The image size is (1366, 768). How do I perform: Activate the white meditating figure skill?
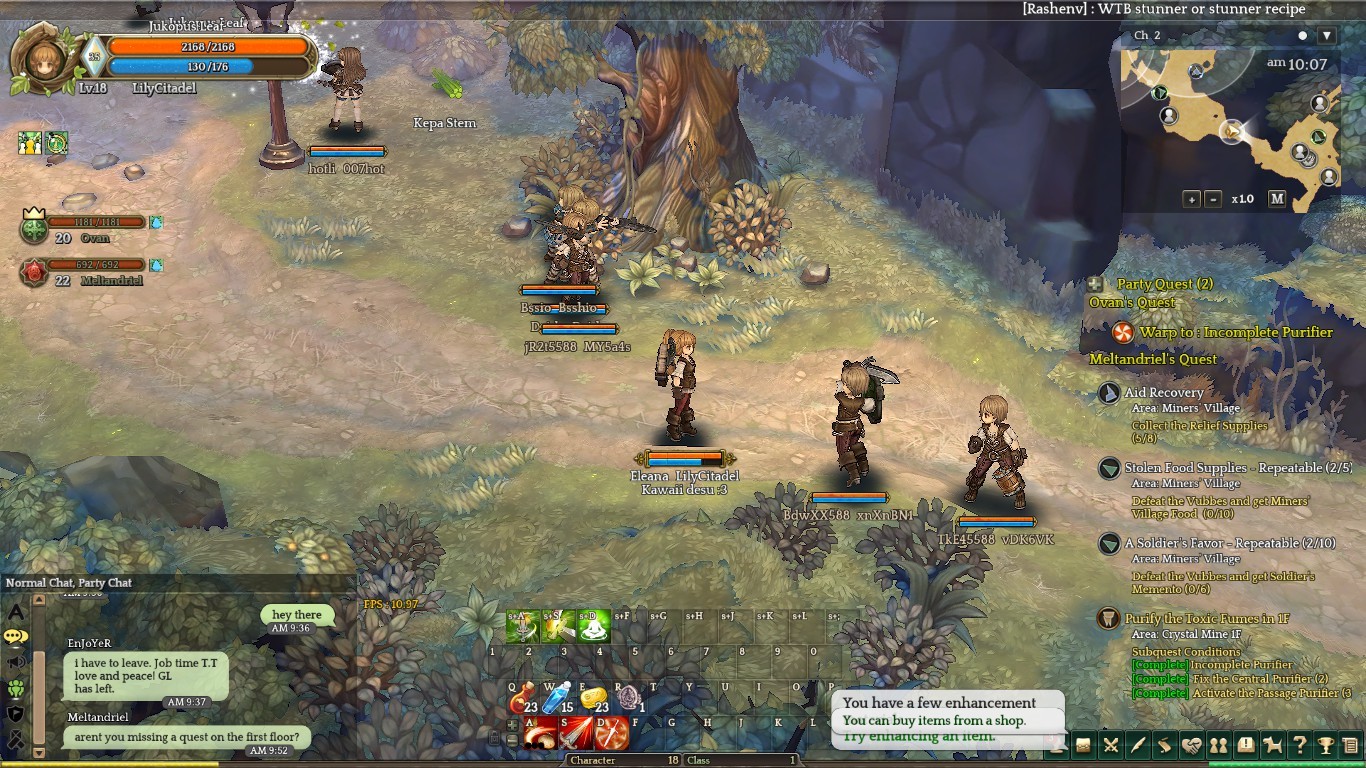tap(595, 626)
